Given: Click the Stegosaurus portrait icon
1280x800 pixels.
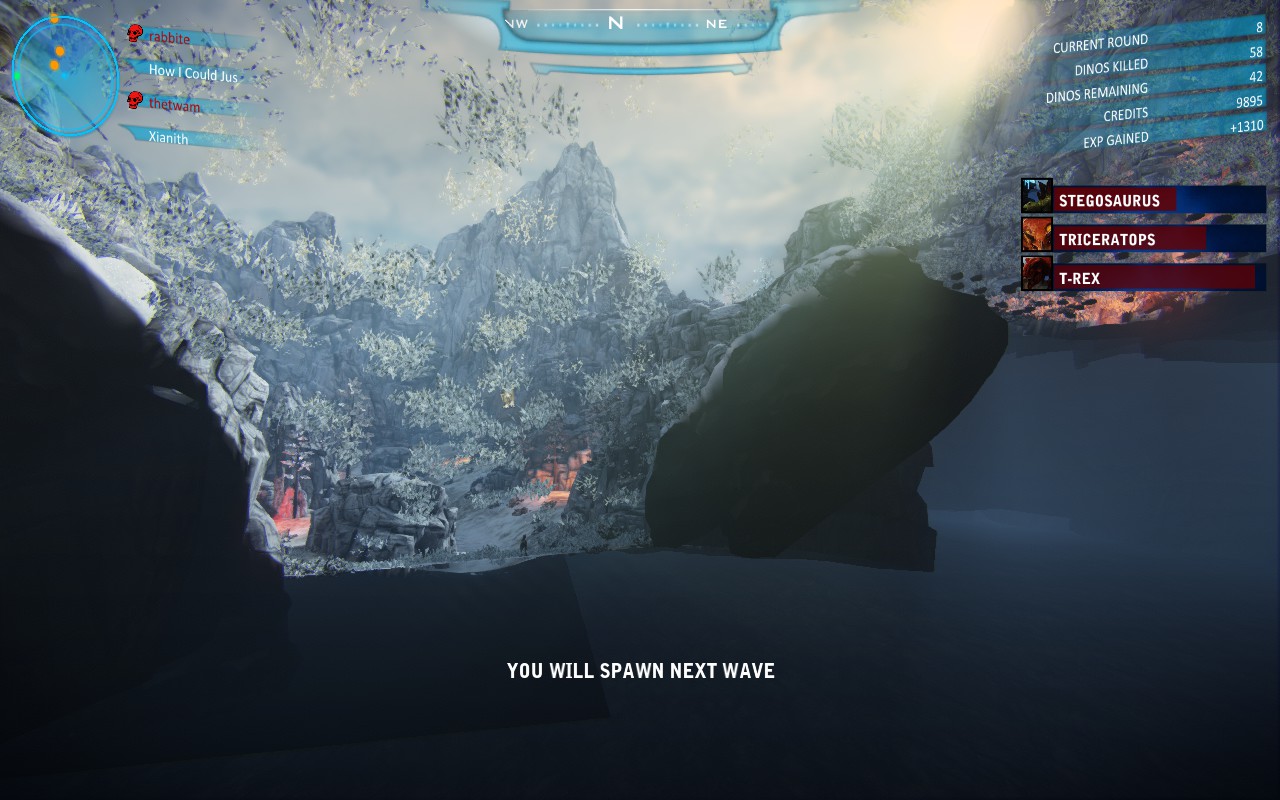Looking at the screenshot, I should pos(1037,196).
